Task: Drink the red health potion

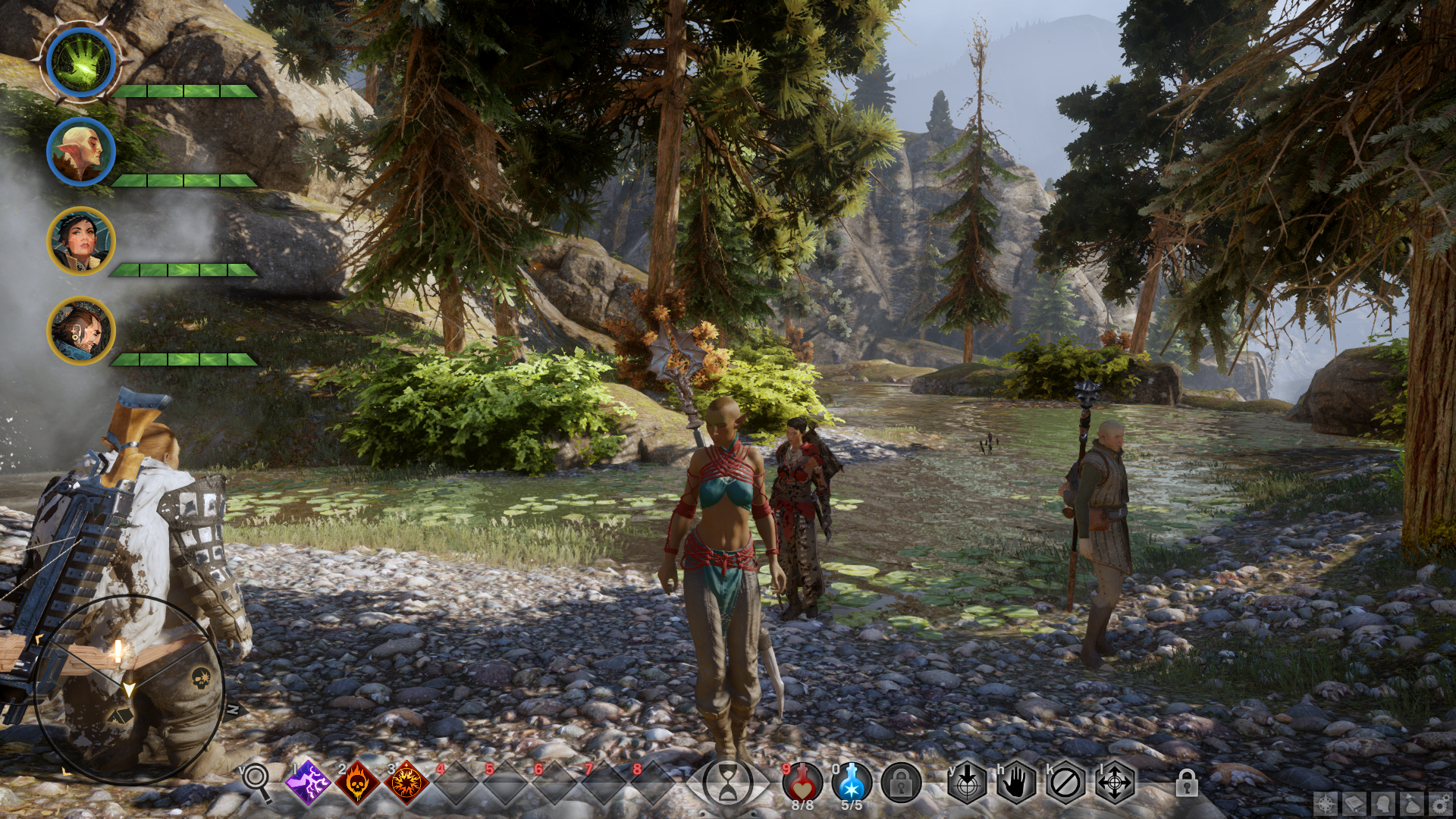Action: [x=802, y=781]
